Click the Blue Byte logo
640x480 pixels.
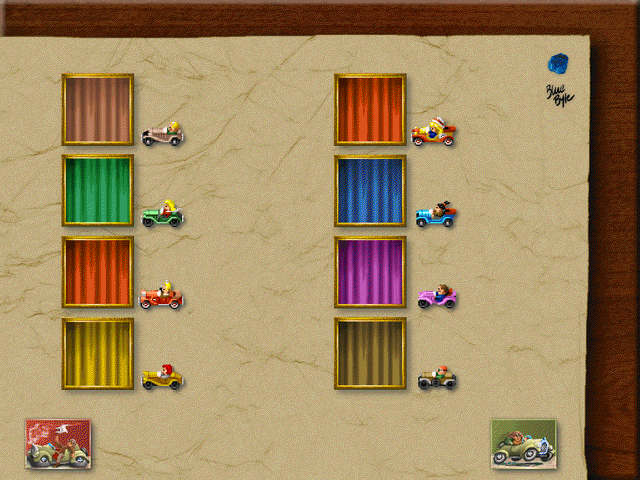[558, 76]
